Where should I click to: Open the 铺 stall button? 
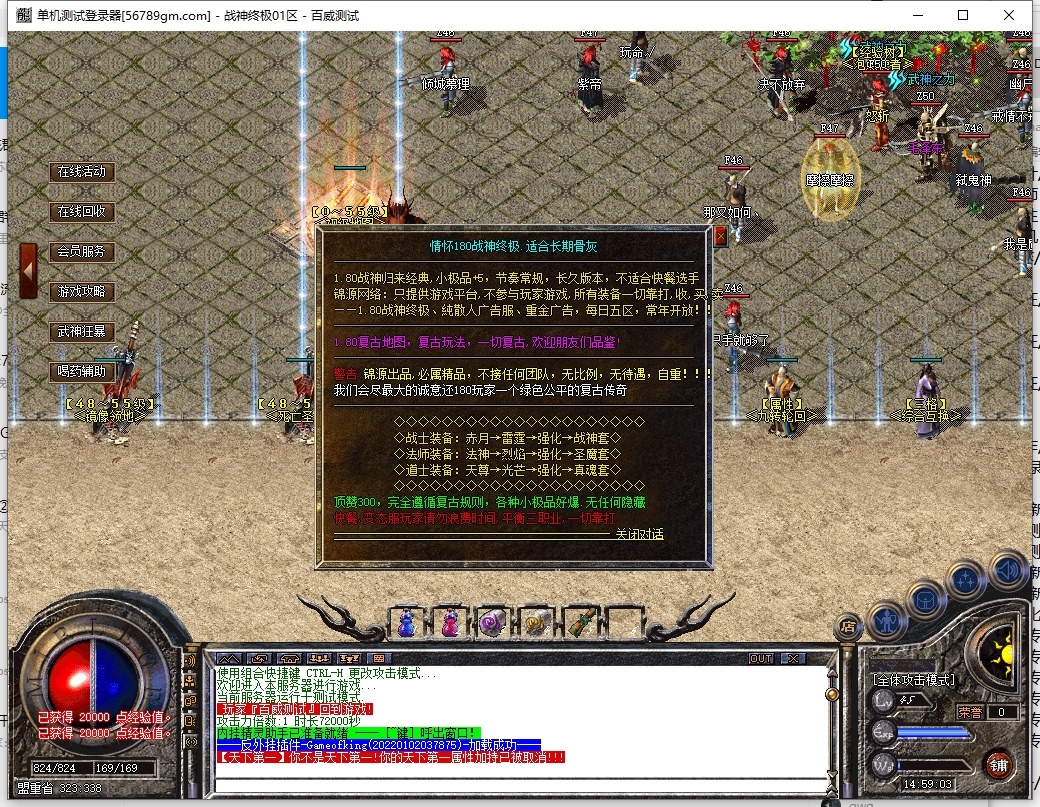(x=998, y=766)
